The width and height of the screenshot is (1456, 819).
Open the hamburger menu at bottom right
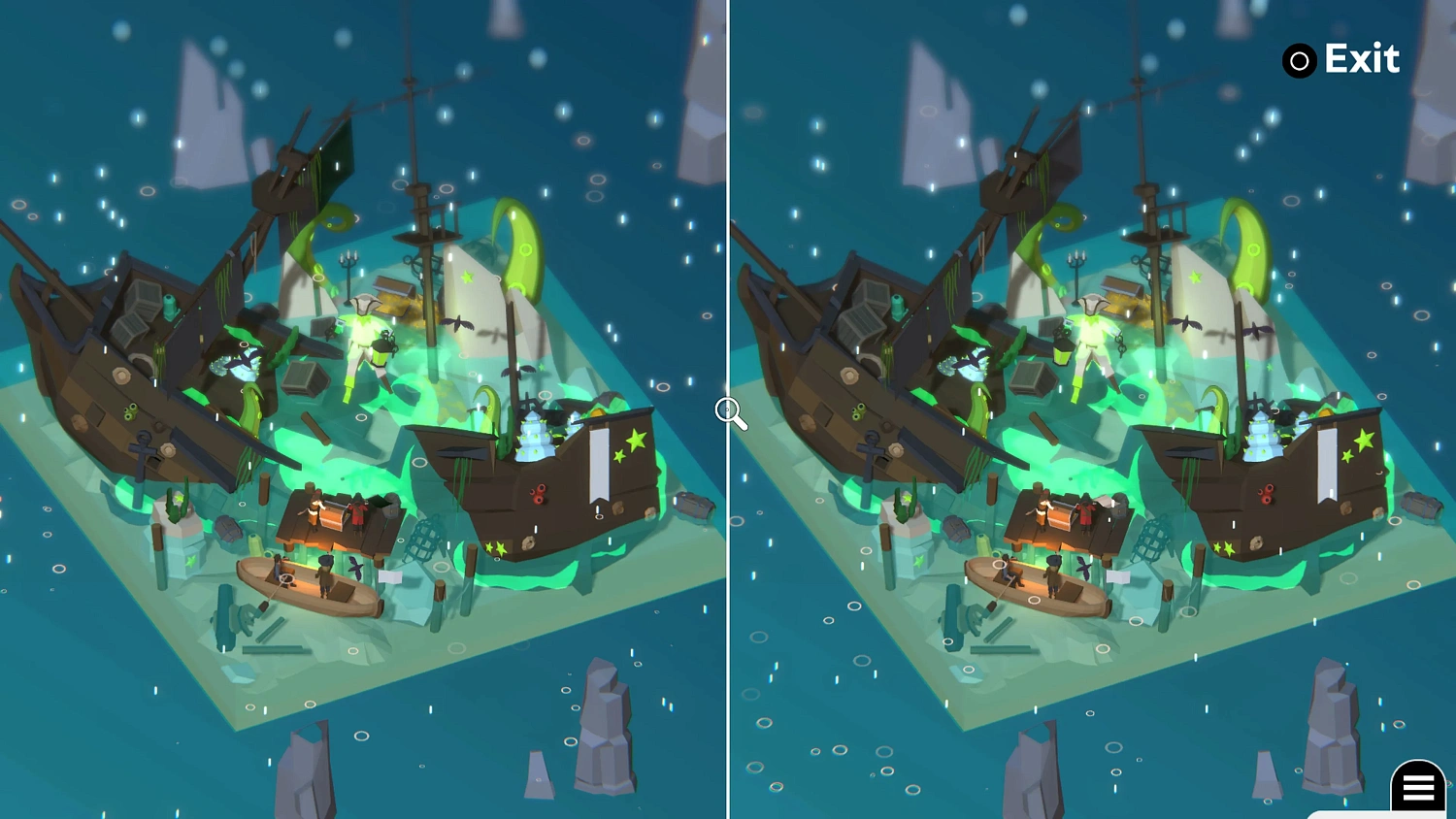coord(1418,788)
